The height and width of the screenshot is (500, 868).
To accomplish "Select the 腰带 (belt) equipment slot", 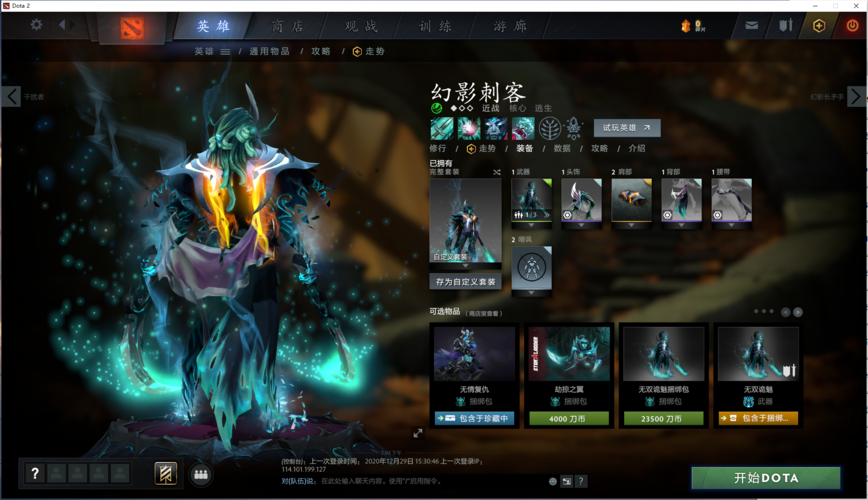I will 731,201.
